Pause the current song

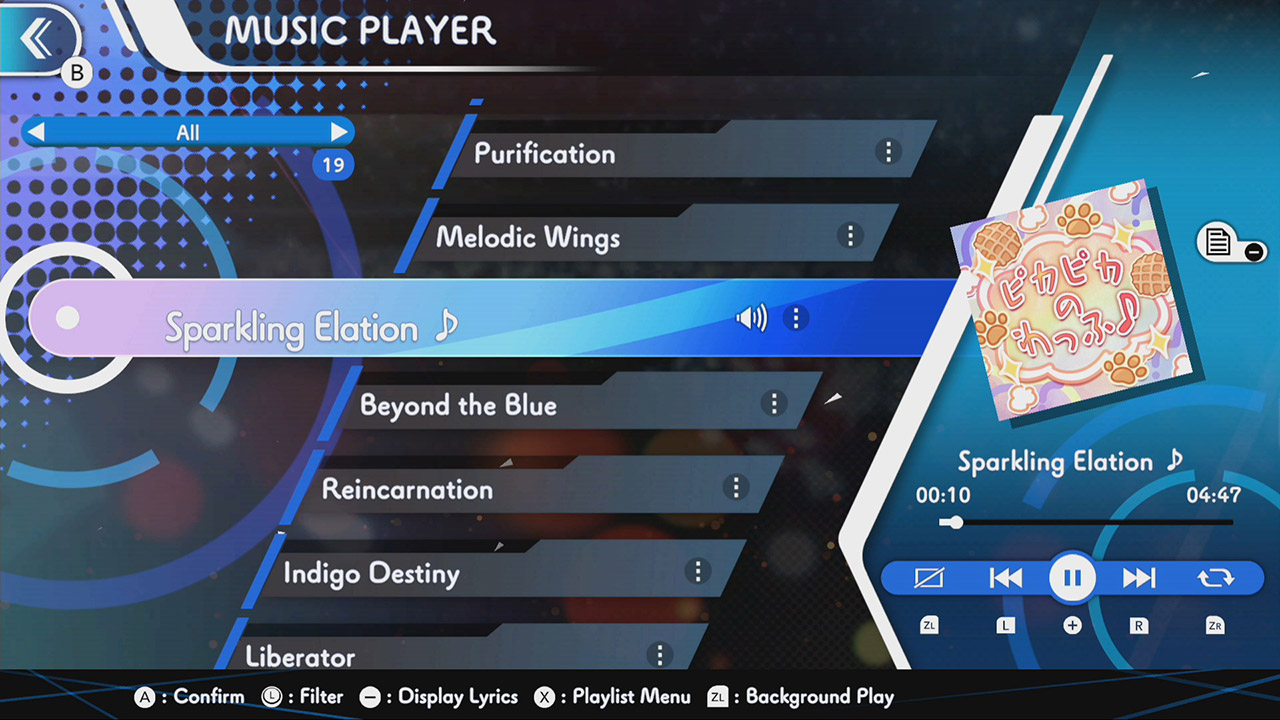pyautogui.click(x=1072, y=578)
